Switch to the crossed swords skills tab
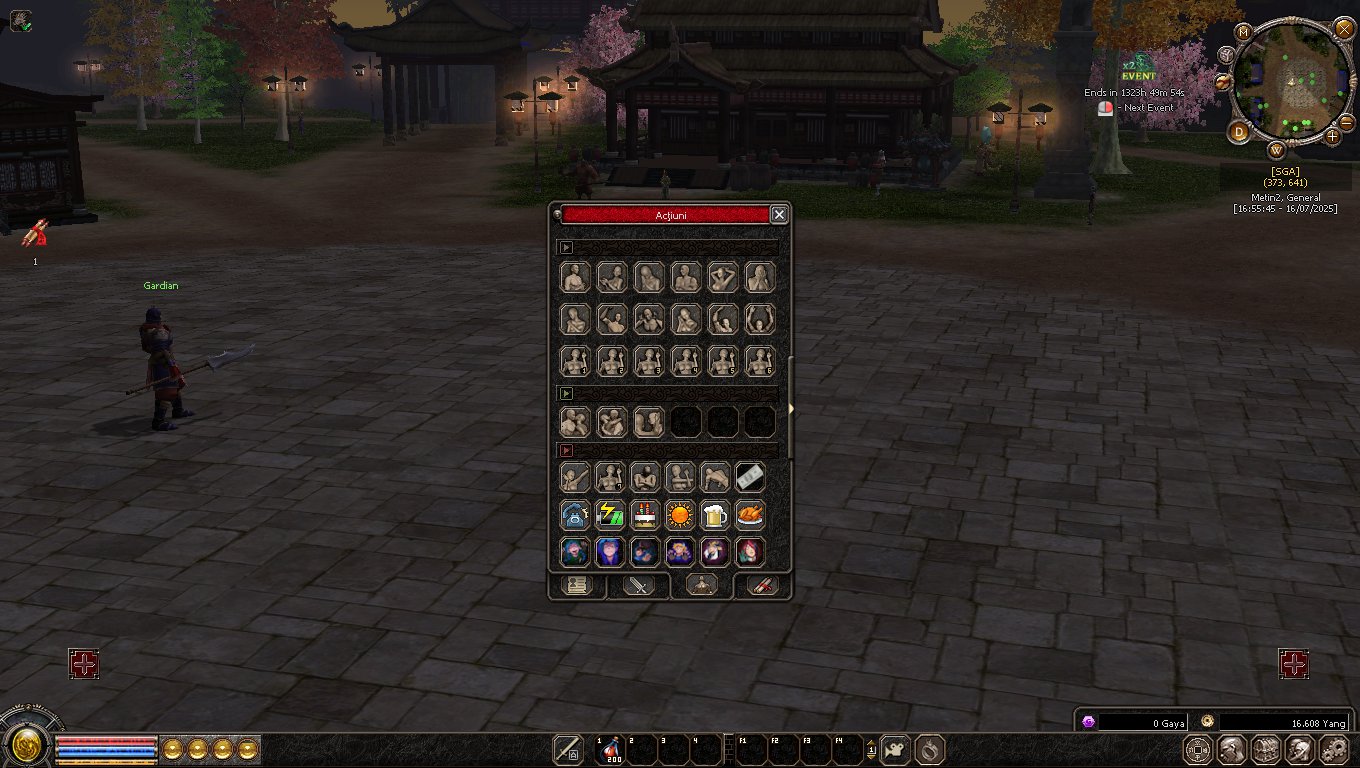This screenshot has height=768, width=1360. coord(638,586)
